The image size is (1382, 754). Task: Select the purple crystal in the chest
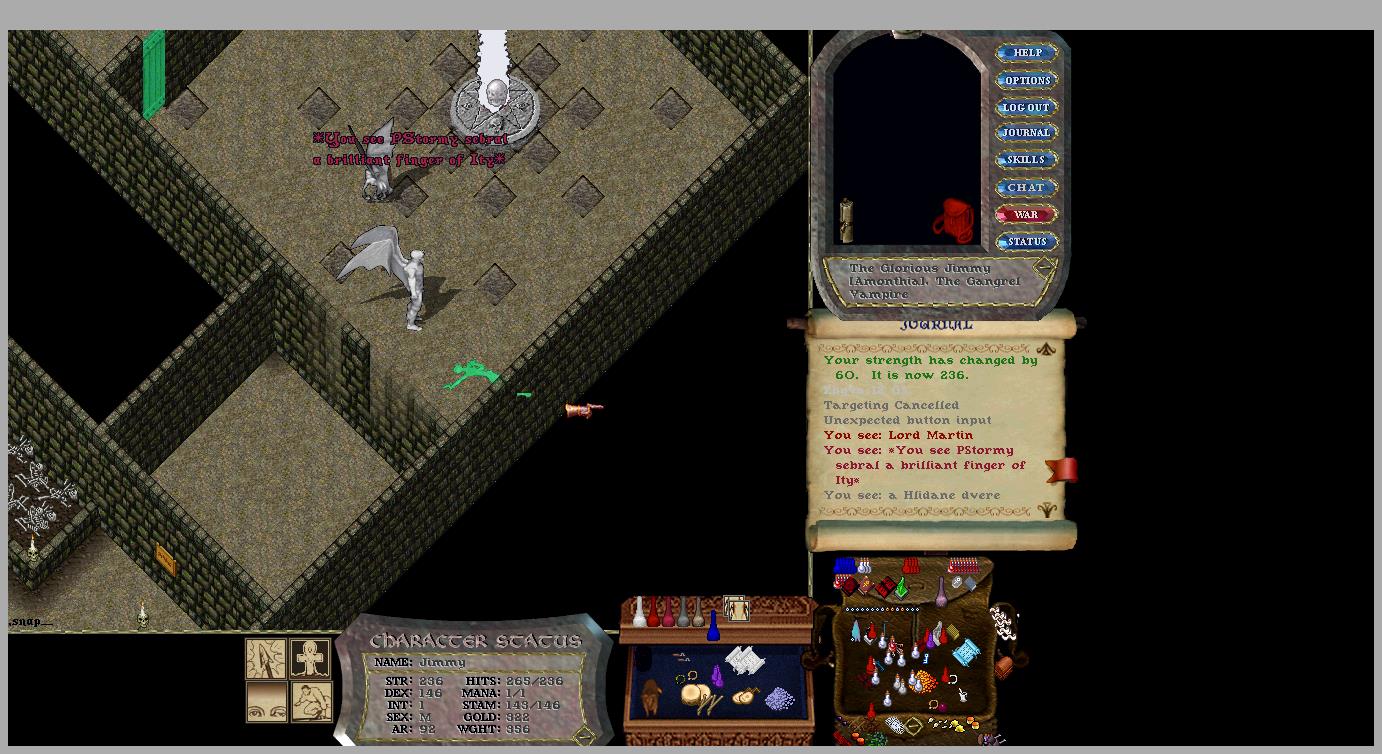pos(717,677)
